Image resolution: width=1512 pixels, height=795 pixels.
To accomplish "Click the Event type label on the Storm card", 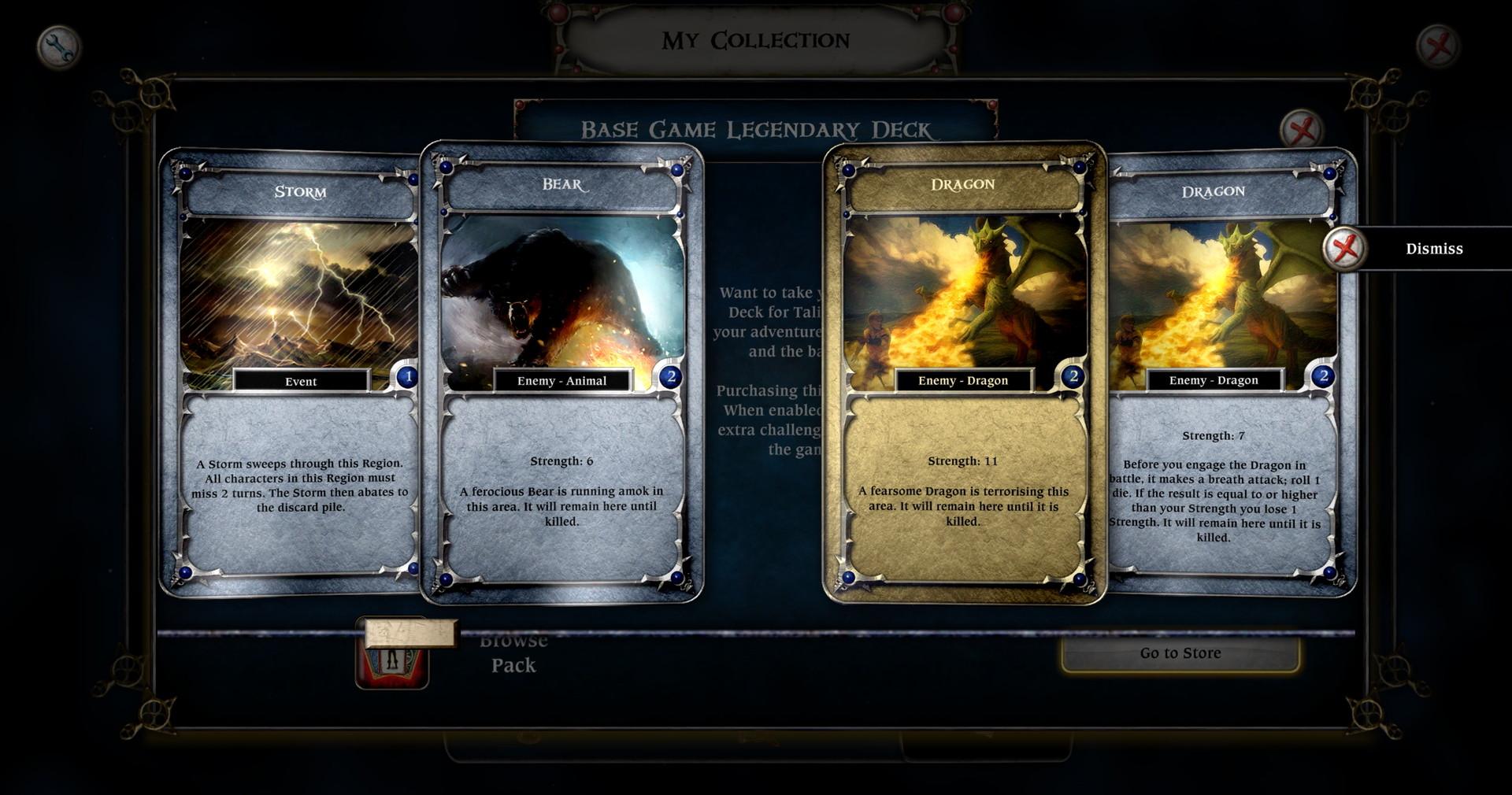I will pyautogui.click(x=303, y=381).
